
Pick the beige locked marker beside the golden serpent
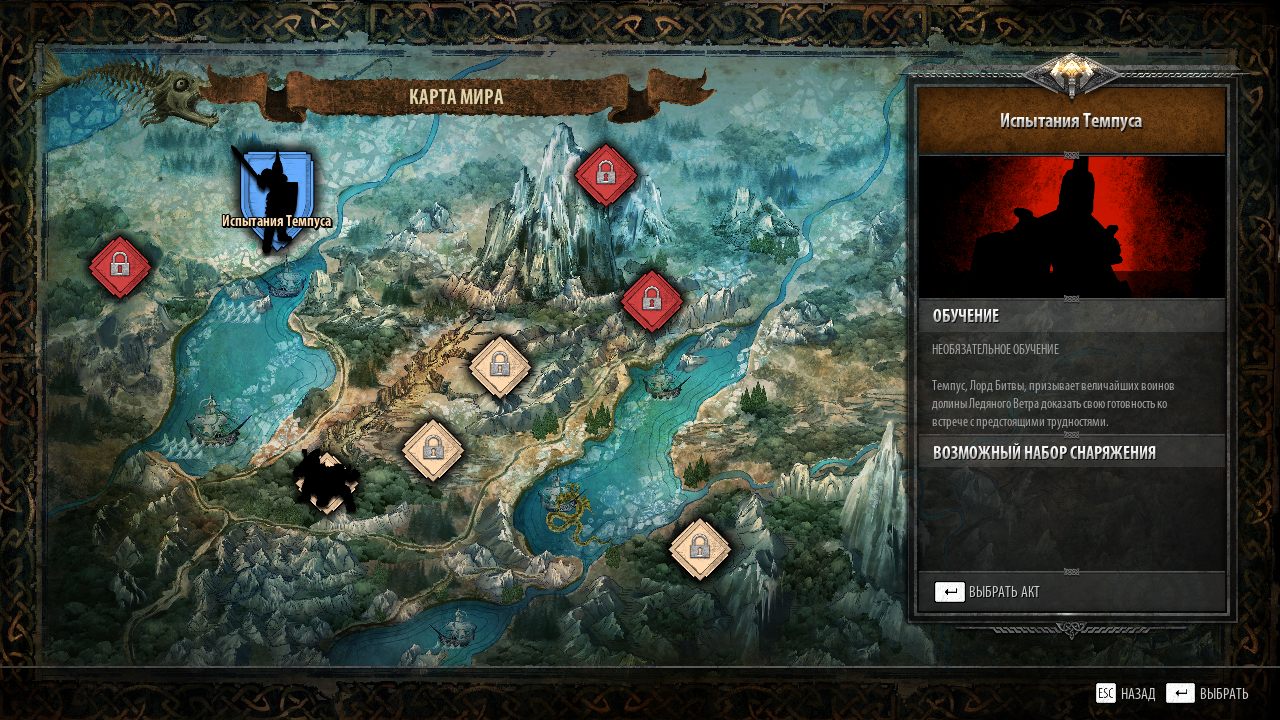699,548
